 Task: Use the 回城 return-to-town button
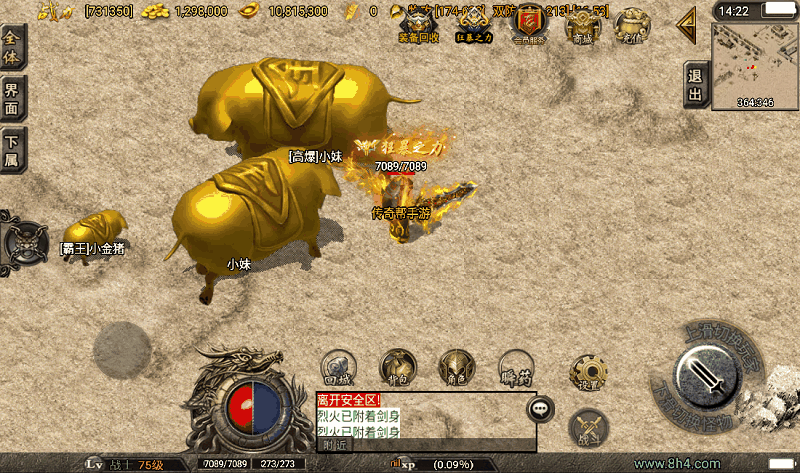[340, 367]
